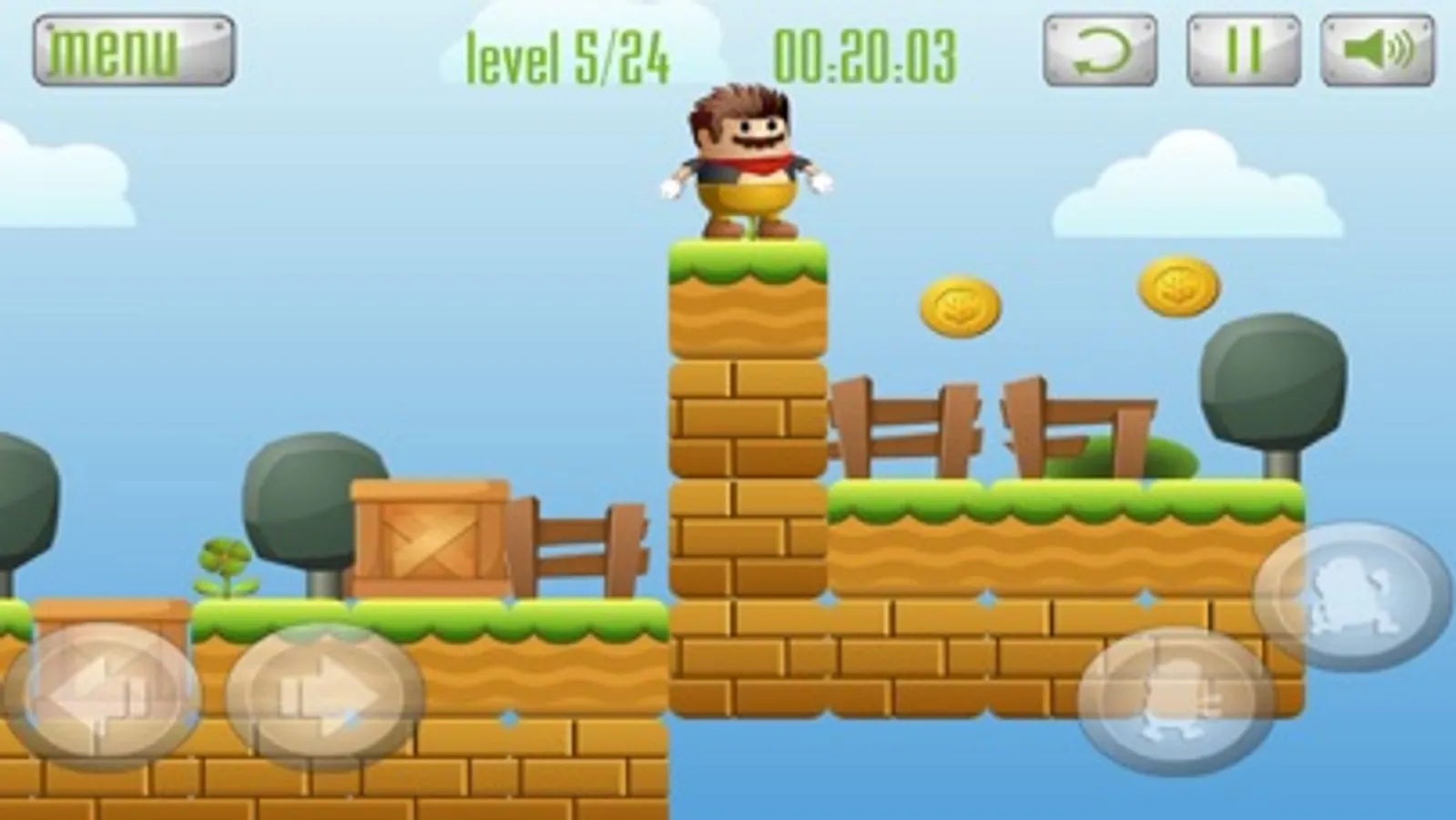This screenshot has height=820, width=1456.
Task: Tap the gold coin near the right tree
Action: 1176,285
